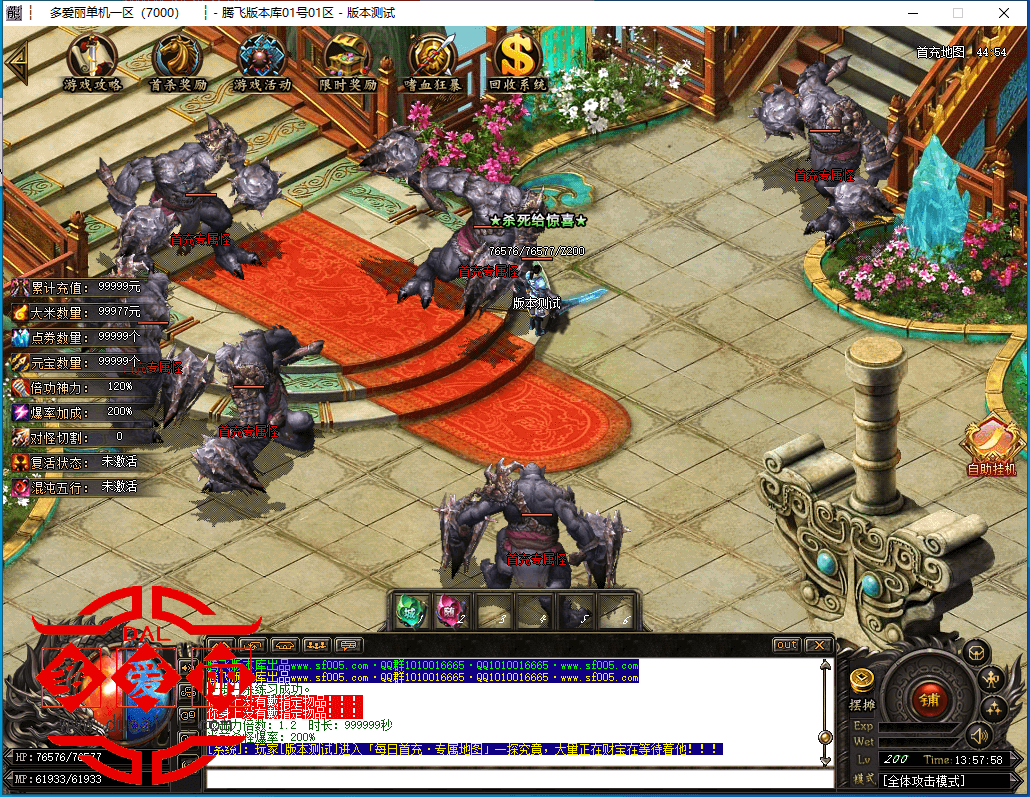Open the 回收系统 dollar sign icon
The width and height of the screenshot is (1030, 797).
click(517, 60)
